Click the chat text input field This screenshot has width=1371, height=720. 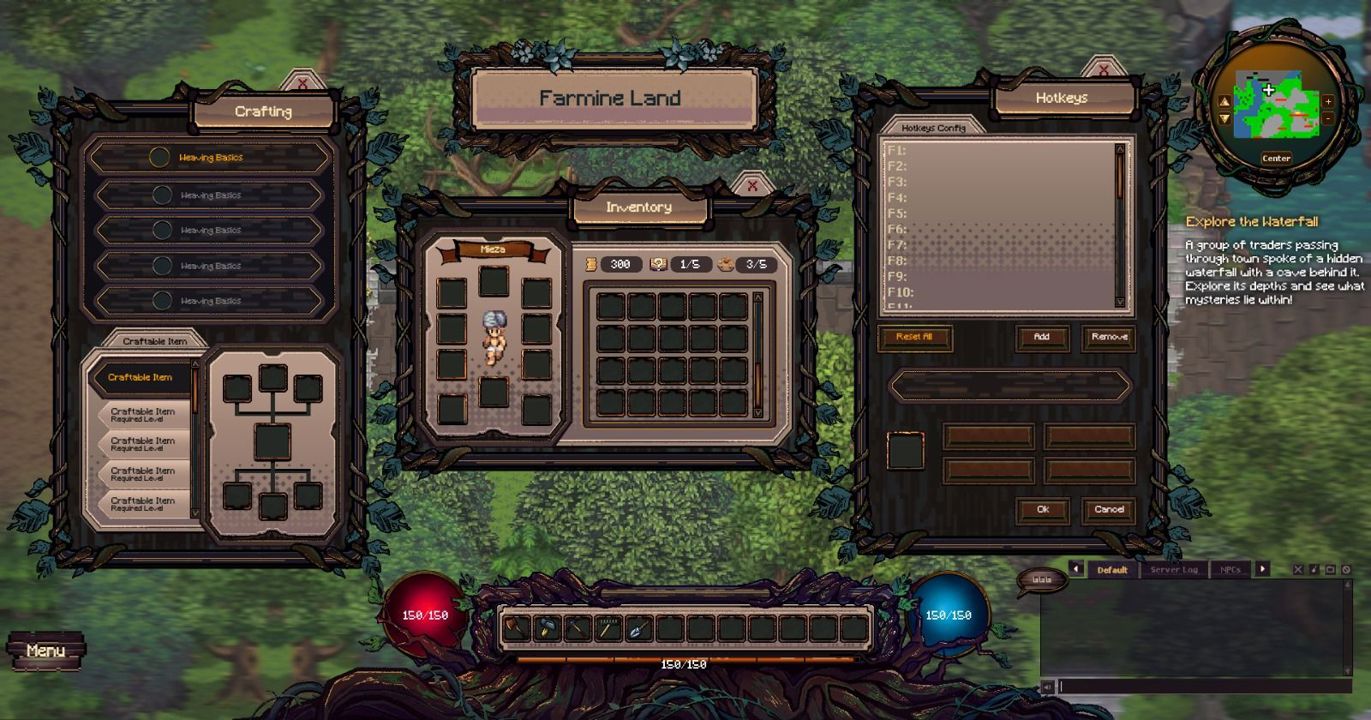[x=1200, y=686]
